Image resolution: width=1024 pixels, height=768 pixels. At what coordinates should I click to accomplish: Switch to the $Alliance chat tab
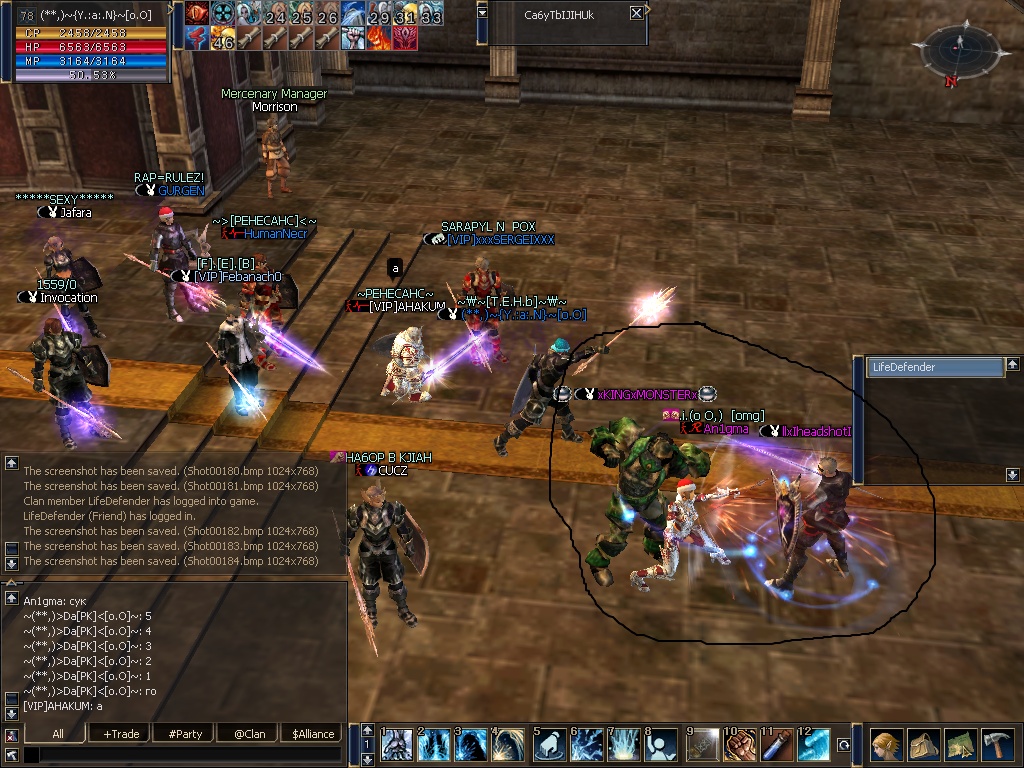click(x=313, y=733)
